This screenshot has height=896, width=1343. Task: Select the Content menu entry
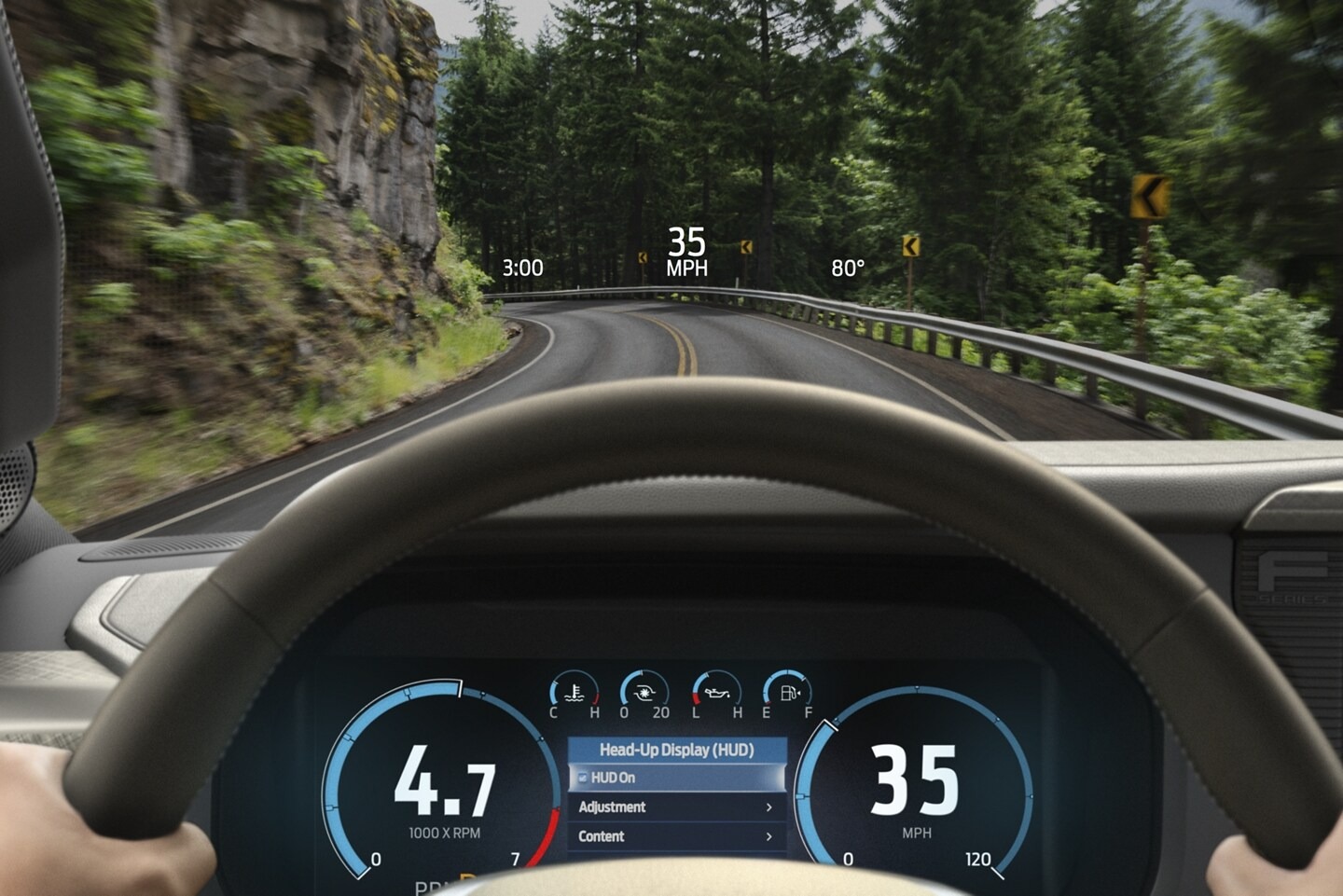pyautogui.click(x=601, y=836)
